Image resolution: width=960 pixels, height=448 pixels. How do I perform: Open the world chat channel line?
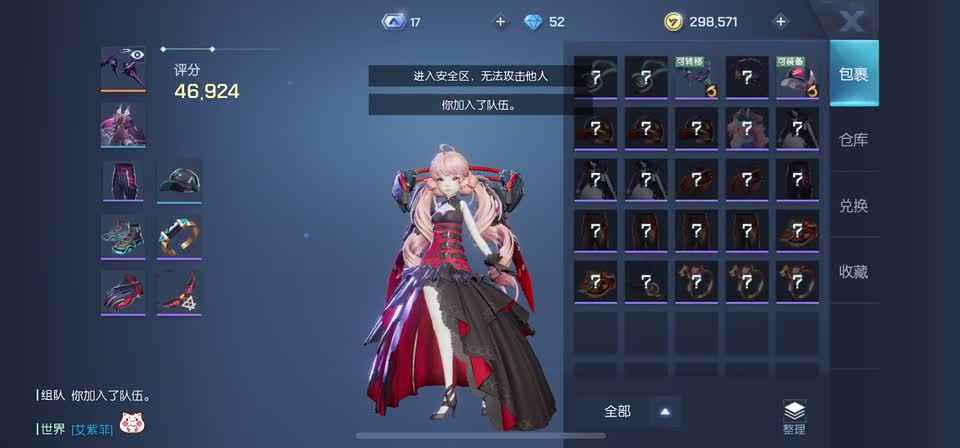[x=90, y=428]
